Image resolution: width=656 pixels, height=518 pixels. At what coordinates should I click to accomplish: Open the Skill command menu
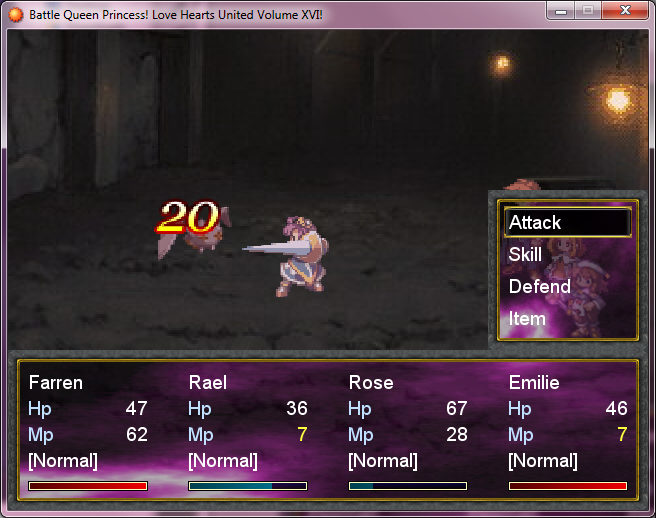tap(567, 254)
